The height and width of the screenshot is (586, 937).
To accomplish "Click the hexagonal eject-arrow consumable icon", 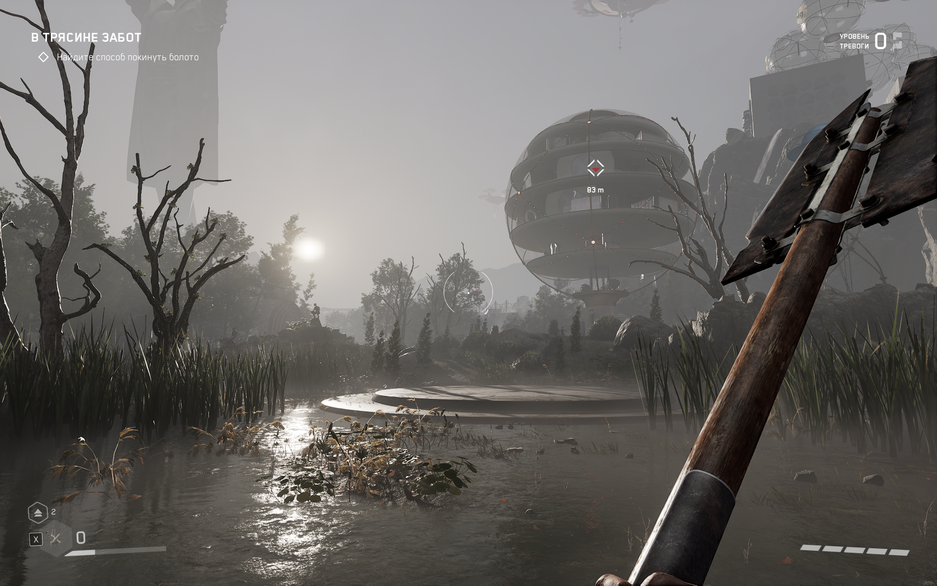I will pyautogui.click(x=38, y=512).
